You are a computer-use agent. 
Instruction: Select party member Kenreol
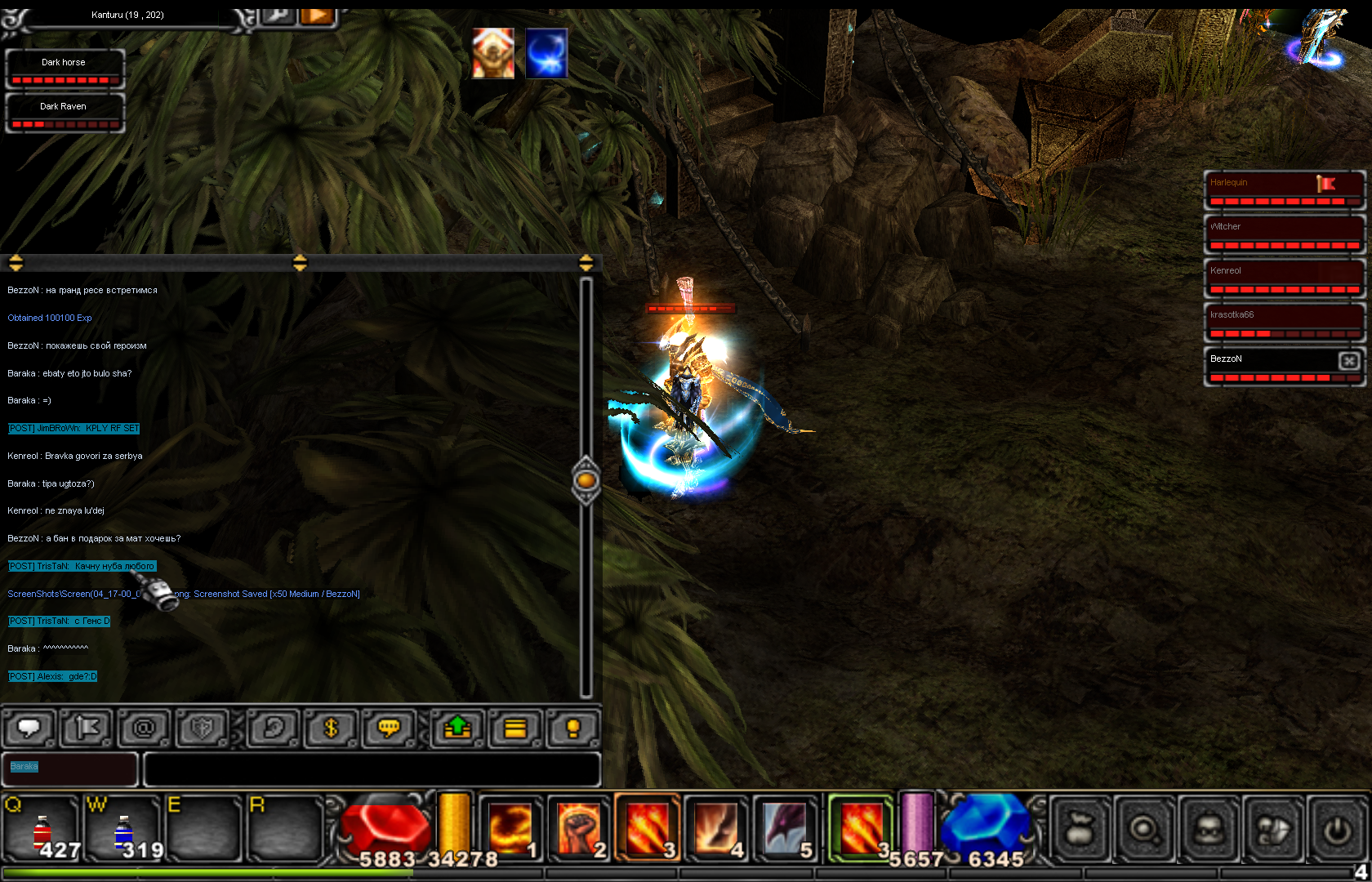point(1284,278)
